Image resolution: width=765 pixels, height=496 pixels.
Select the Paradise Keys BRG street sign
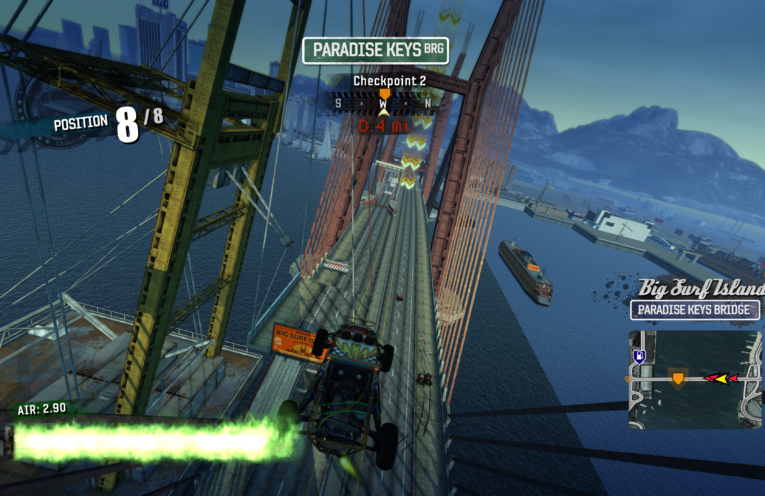(x=375, y=50)
